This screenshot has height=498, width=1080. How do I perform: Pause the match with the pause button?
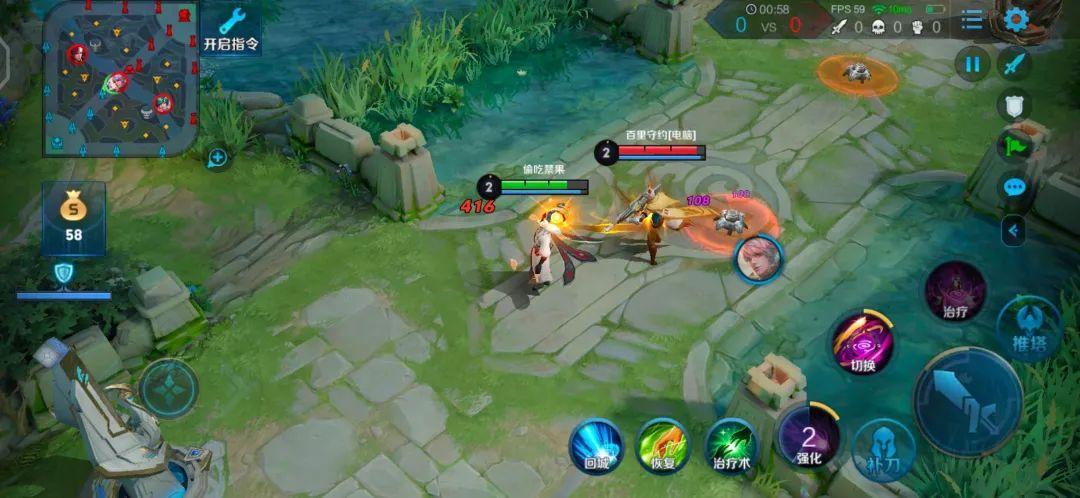[x=972, y=64]
